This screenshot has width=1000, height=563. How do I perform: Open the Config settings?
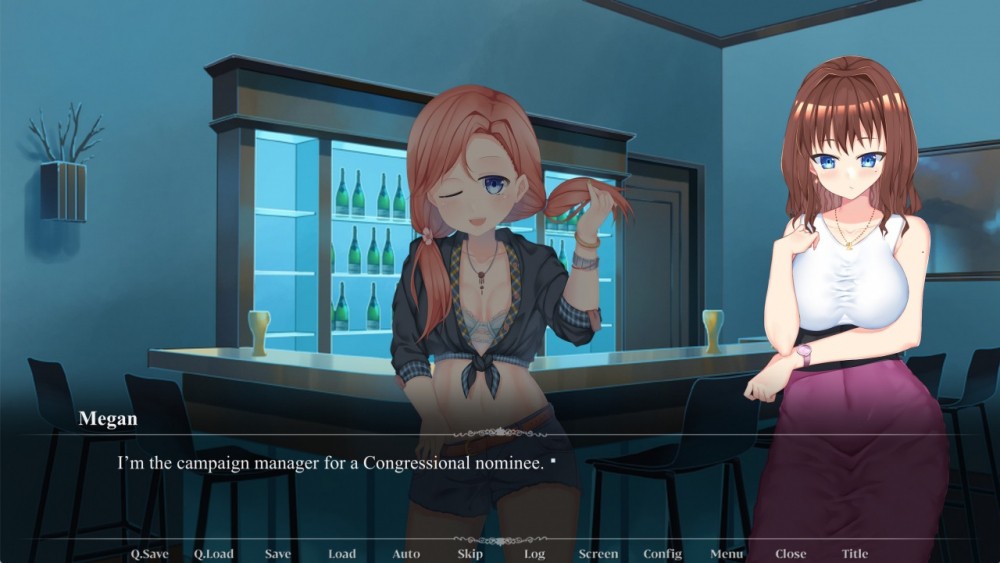tap(662, 554)
